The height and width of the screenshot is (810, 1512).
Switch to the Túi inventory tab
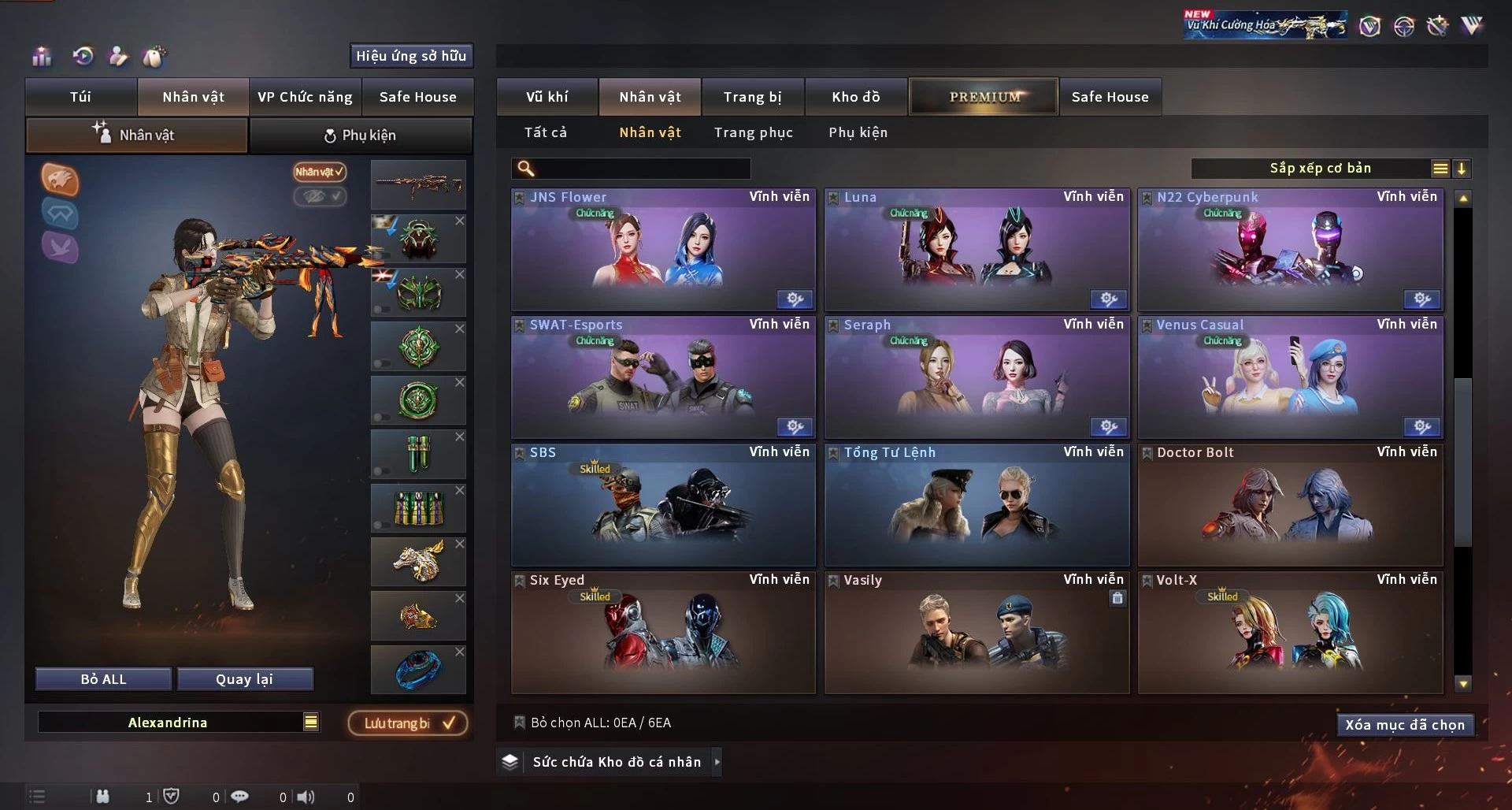pos(80,97)
